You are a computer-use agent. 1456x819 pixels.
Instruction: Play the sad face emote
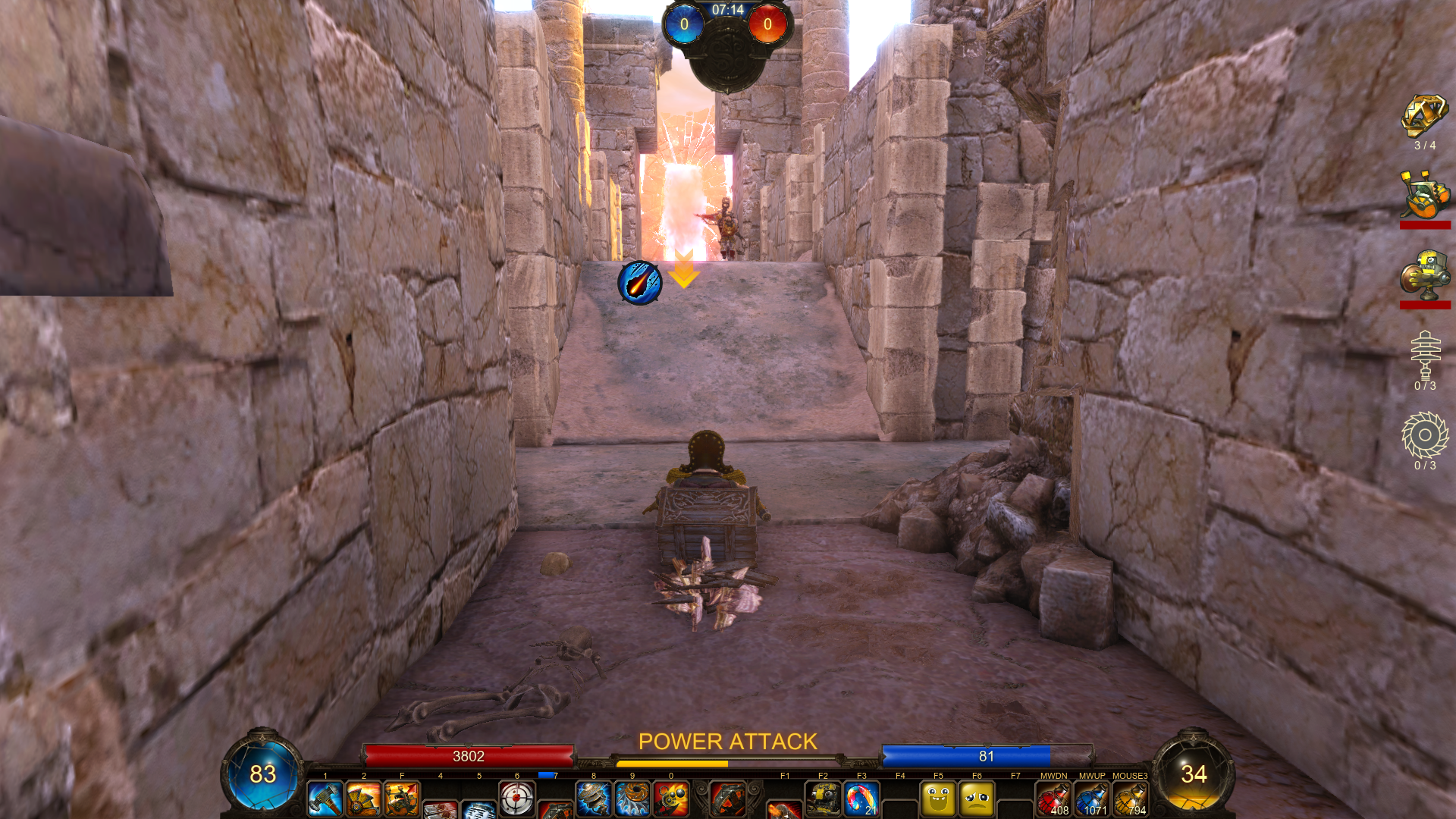click(x=977, y=799)
